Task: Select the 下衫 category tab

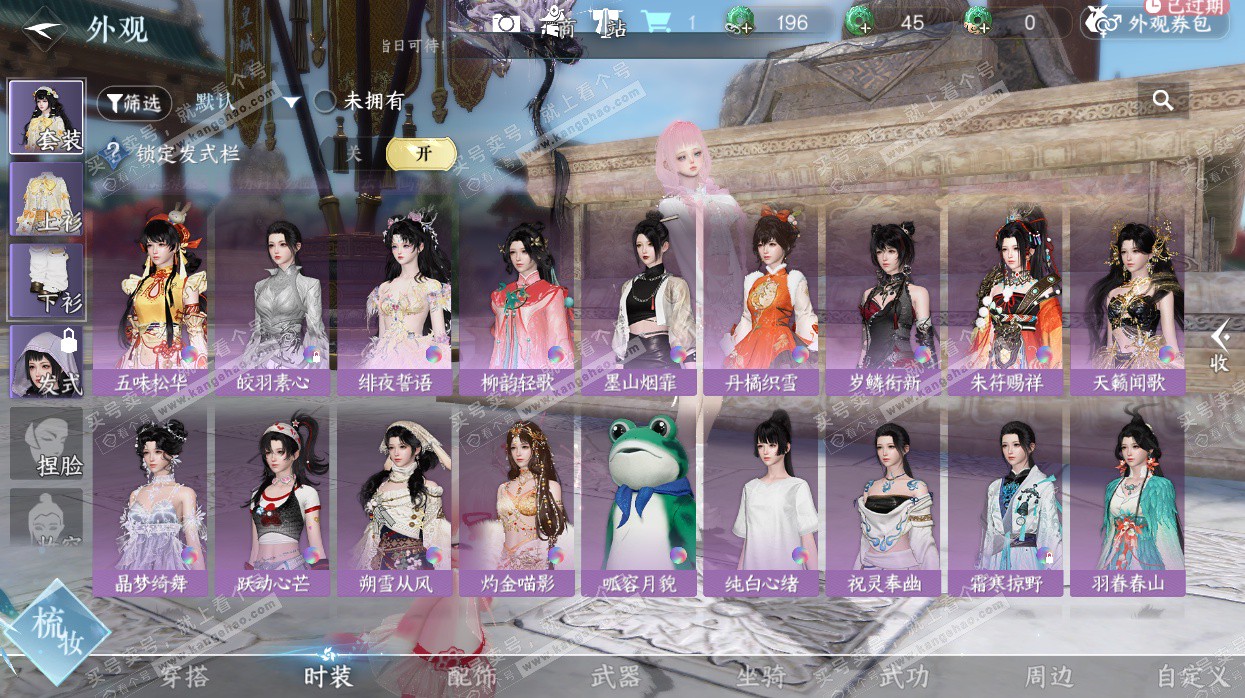Action: point(47,280)
